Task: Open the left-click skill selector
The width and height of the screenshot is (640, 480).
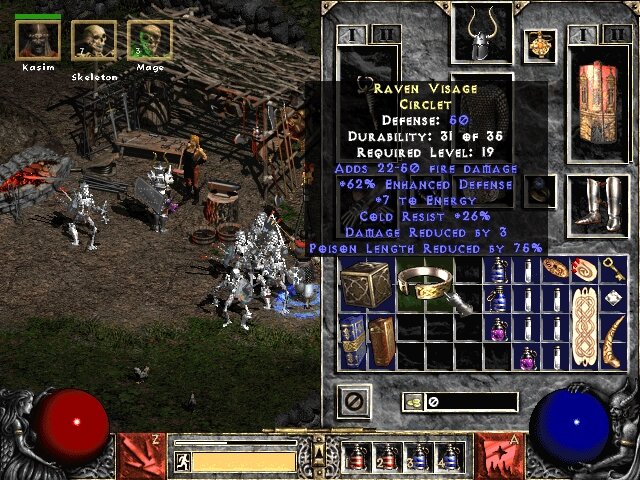Action: [x=139, y=453]
